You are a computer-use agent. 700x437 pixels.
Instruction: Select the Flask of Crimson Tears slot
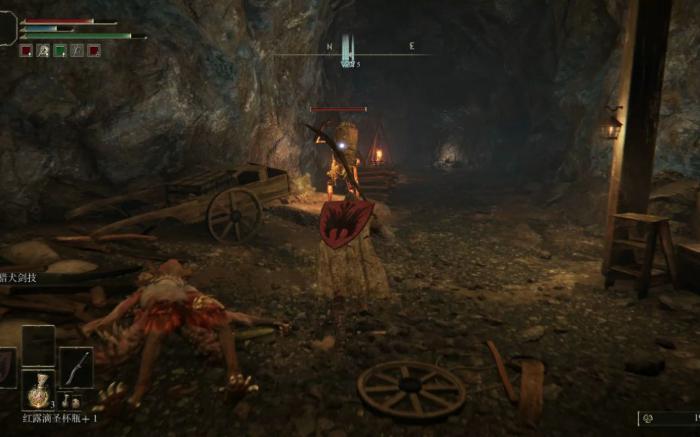(x=38, y=388)
